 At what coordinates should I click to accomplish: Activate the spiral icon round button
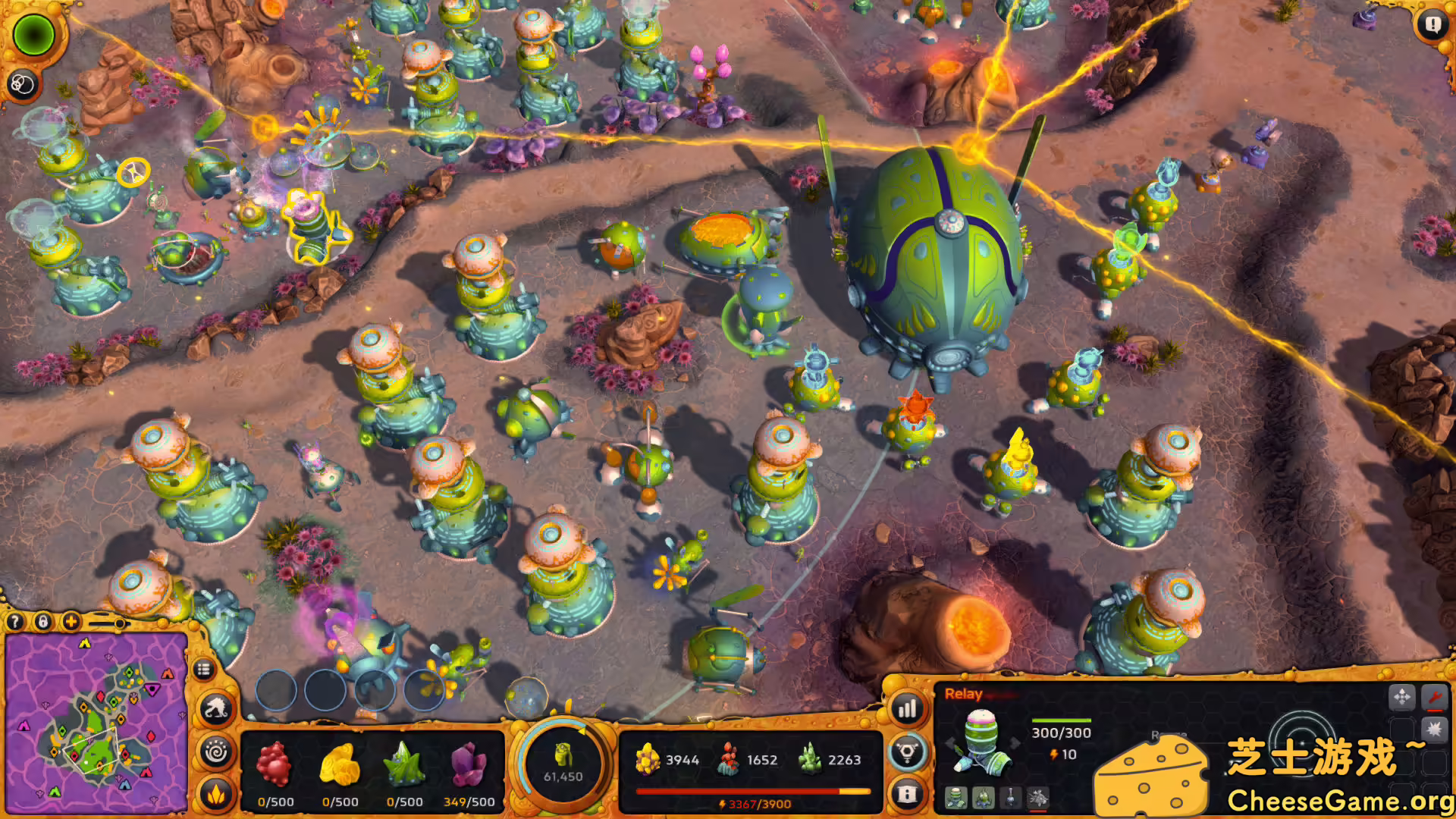pyautogui.click(x=216, y=752)
